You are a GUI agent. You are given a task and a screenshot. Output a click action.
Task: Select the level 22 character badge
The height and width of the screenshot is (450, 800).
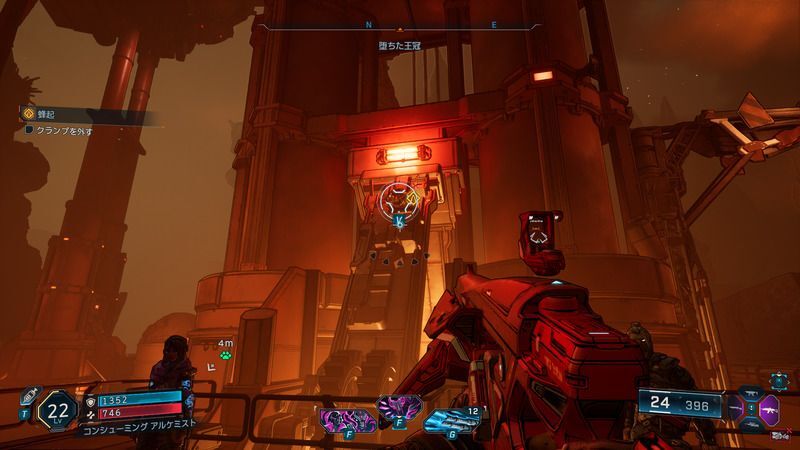(x=57, y=410)
